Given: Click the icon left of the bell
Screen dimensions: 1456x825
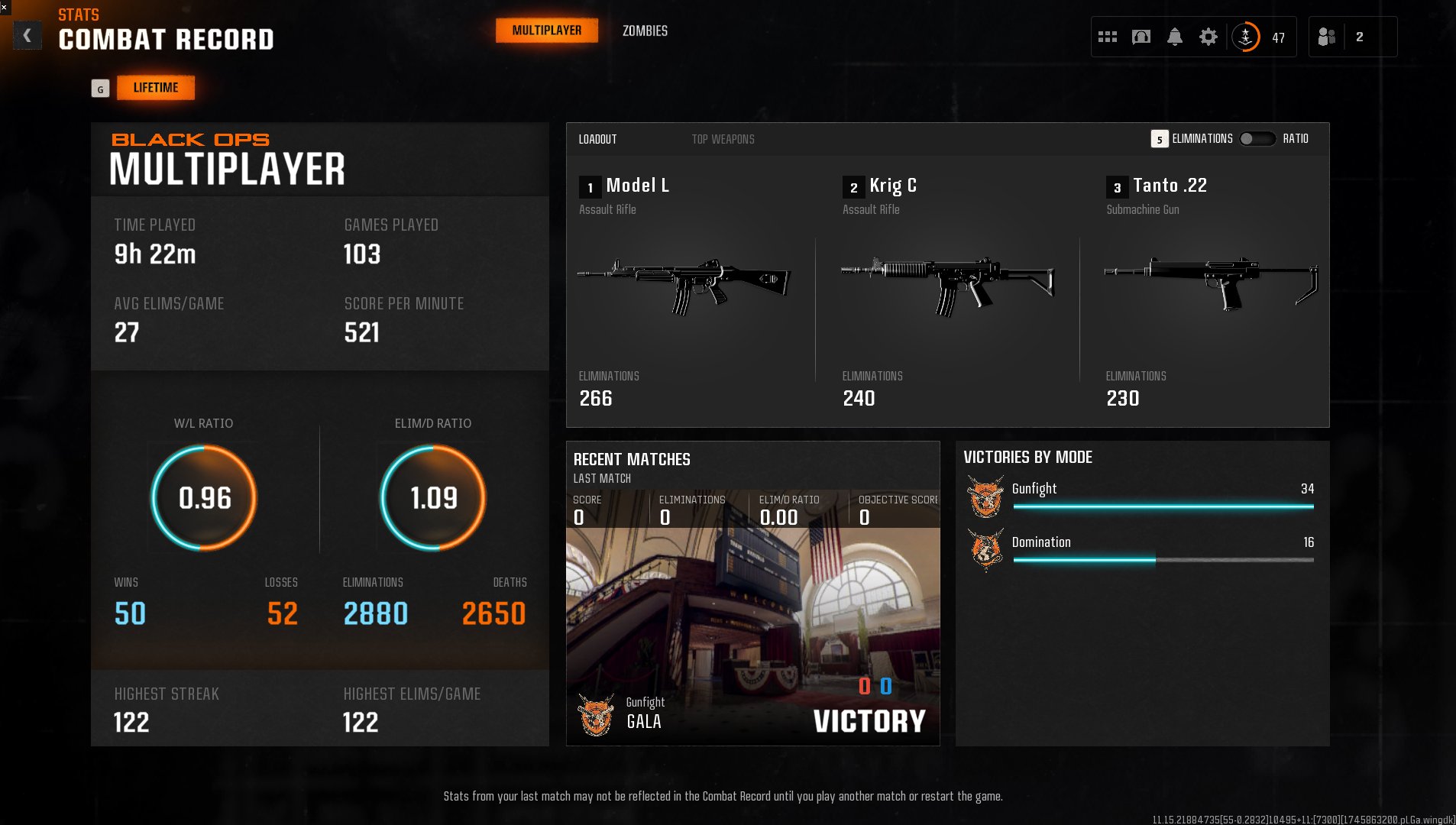Looking at the screenshot, I should (1141, 37).
